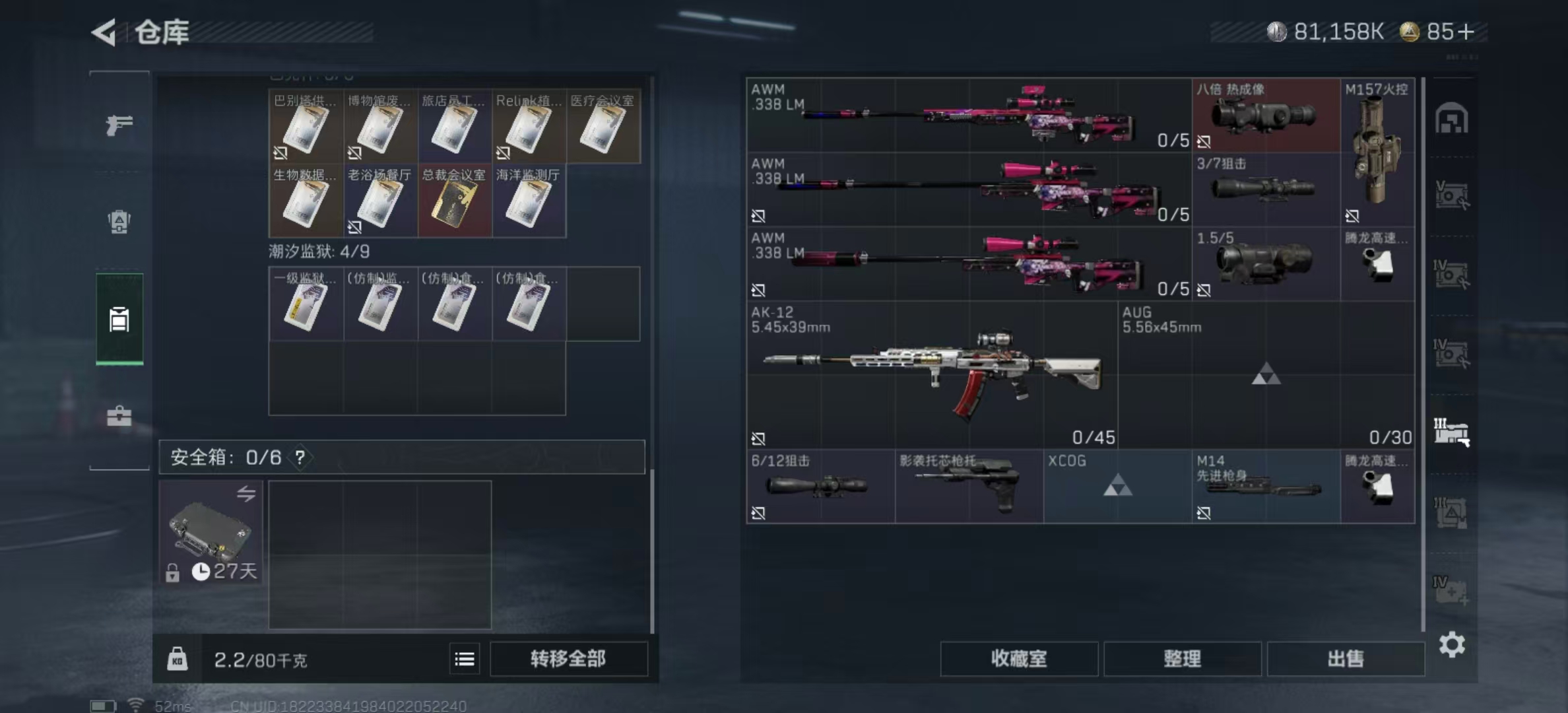Toggle the list view icon
The width and height of the screenshot is (1568, 713).
click(x=465, y=659)
